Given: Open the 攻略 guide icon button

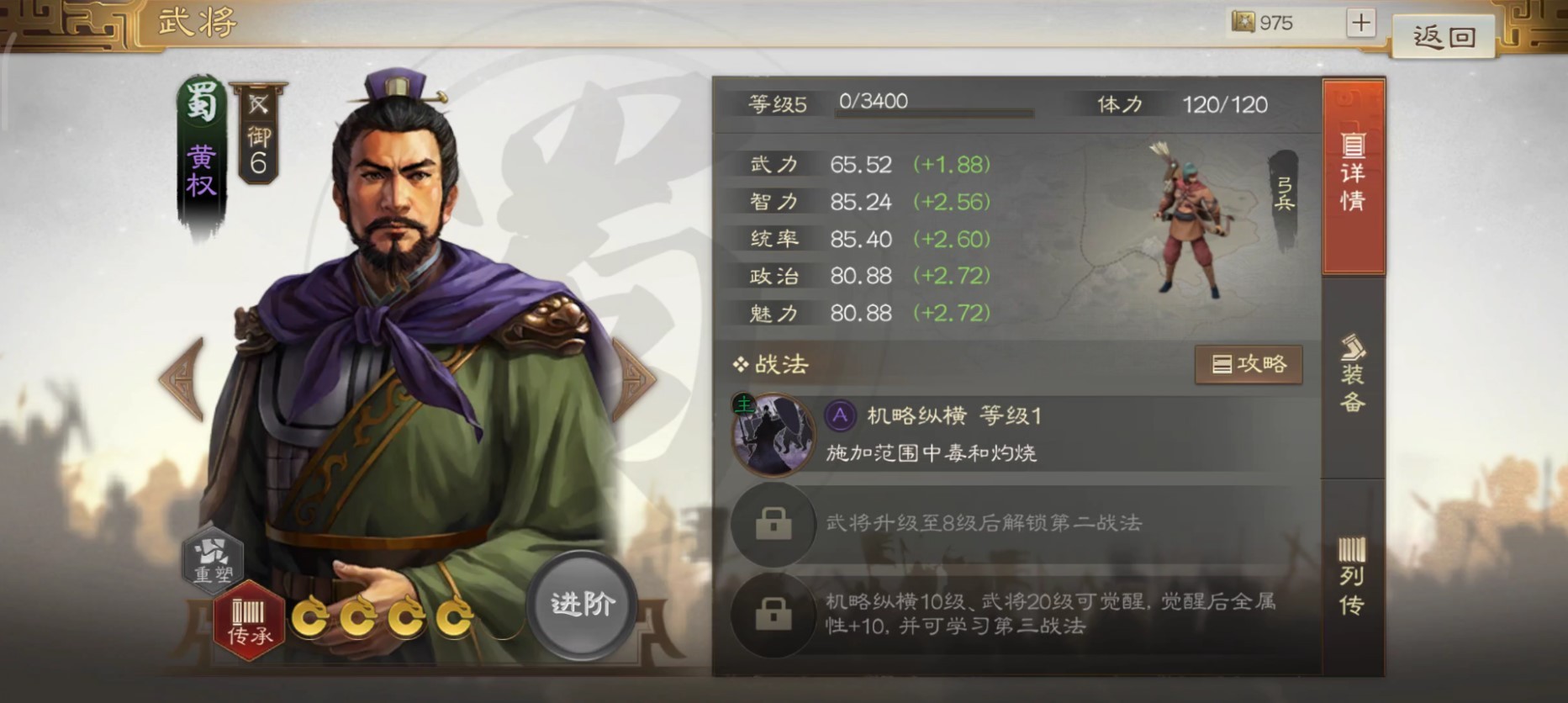Looking at the screenshot, I should coord(1249,365).
